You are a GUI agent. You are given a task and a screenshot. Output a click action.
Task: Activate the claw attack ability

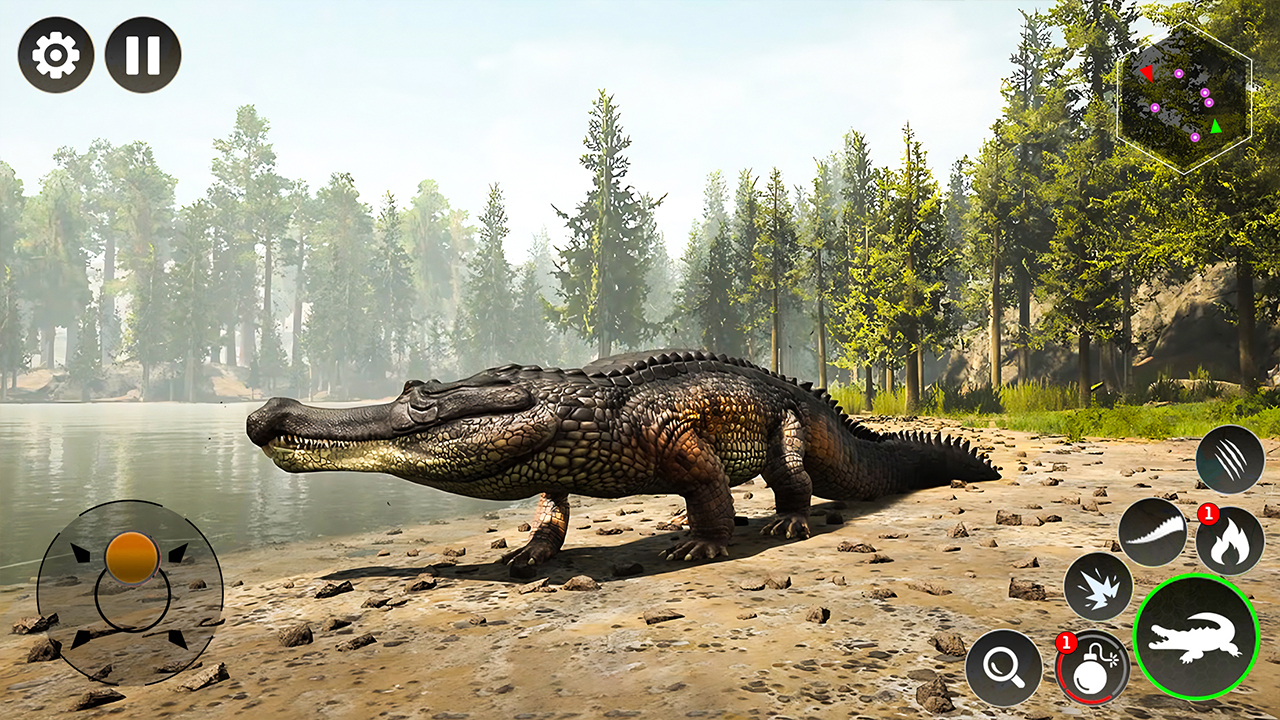(x=1232, y=458)
